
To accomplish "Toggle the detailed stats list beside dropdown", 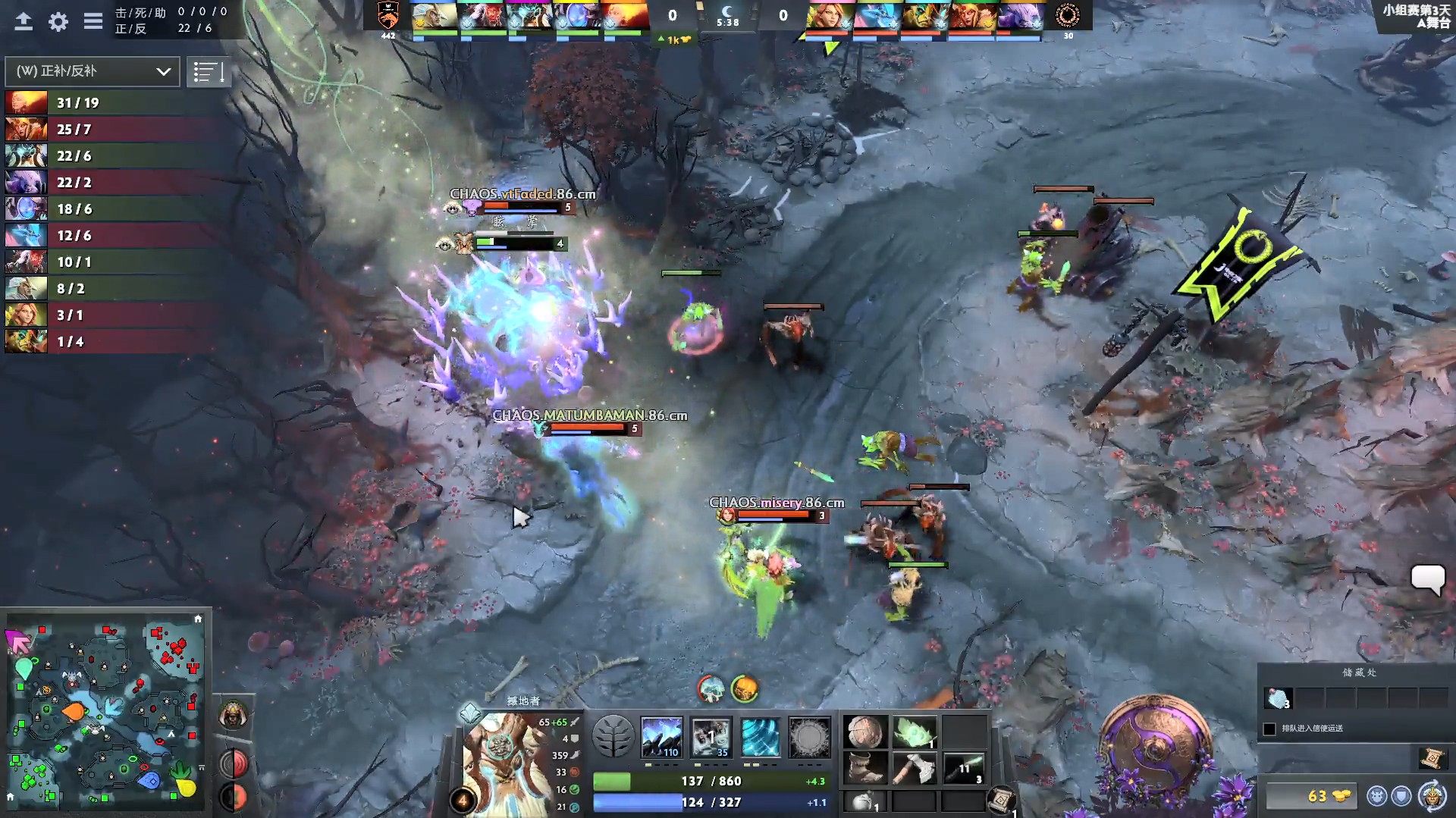I will pos(209,71).
